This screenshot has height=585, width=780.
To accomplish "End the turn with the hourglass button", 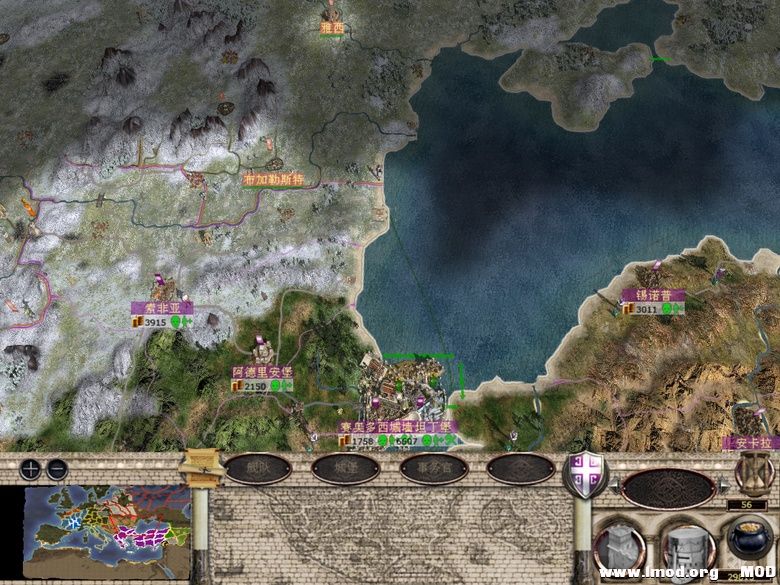I will click(752, 469).
